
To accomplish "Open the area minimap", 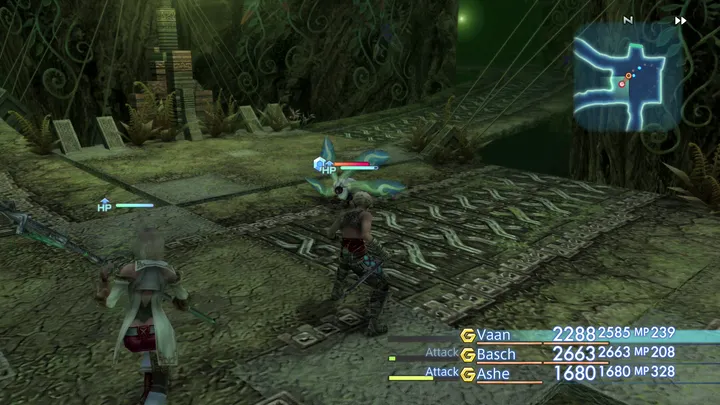I will coord(628,77).
